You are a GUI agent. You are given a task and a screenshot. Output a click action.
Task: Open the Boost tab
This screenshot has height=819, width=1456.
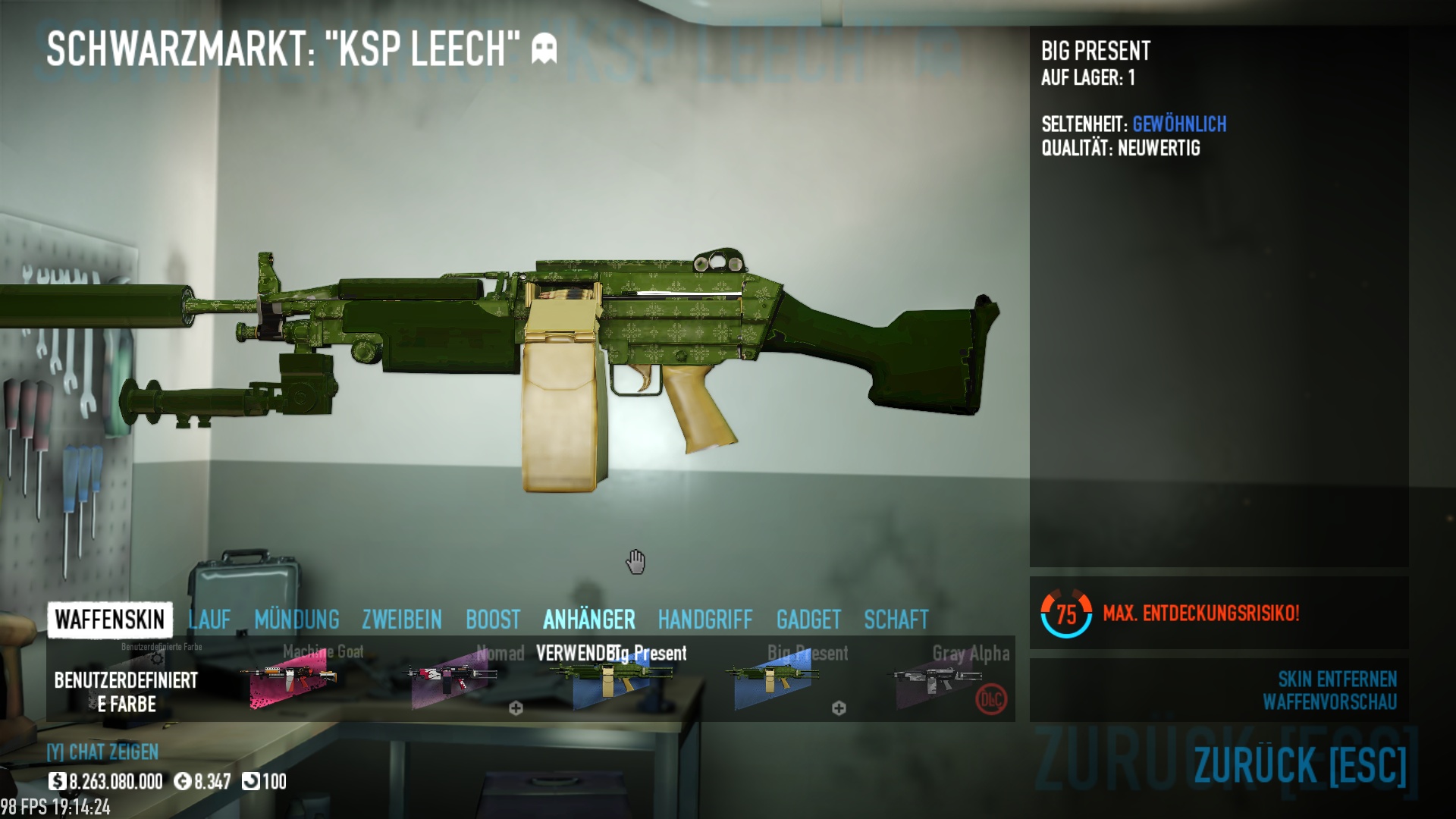493,620
